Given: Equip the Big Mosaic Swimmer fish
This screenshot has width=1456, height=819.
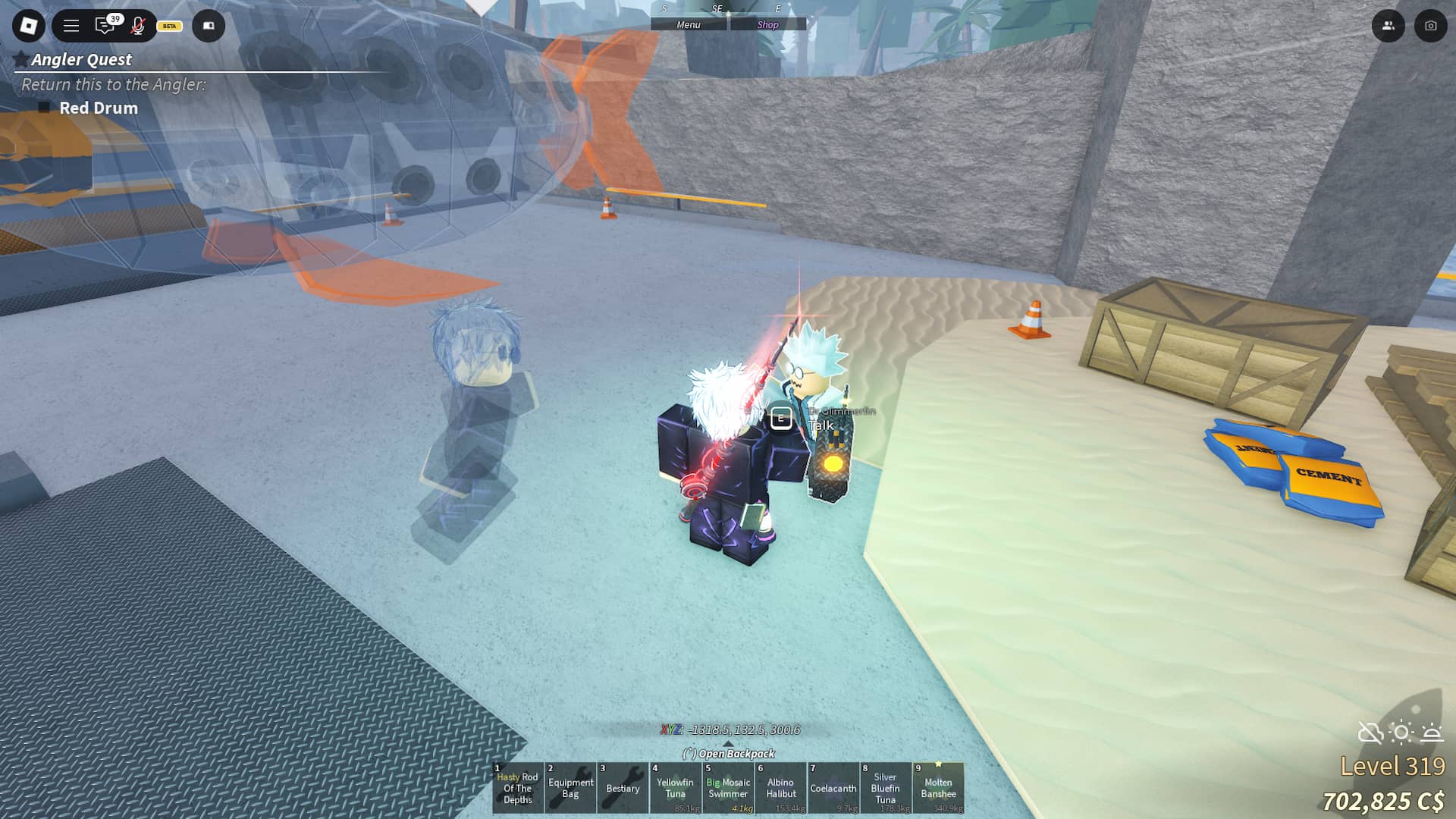Looking at the screenshot, I should pyautogui.click(x=728, y=788).
